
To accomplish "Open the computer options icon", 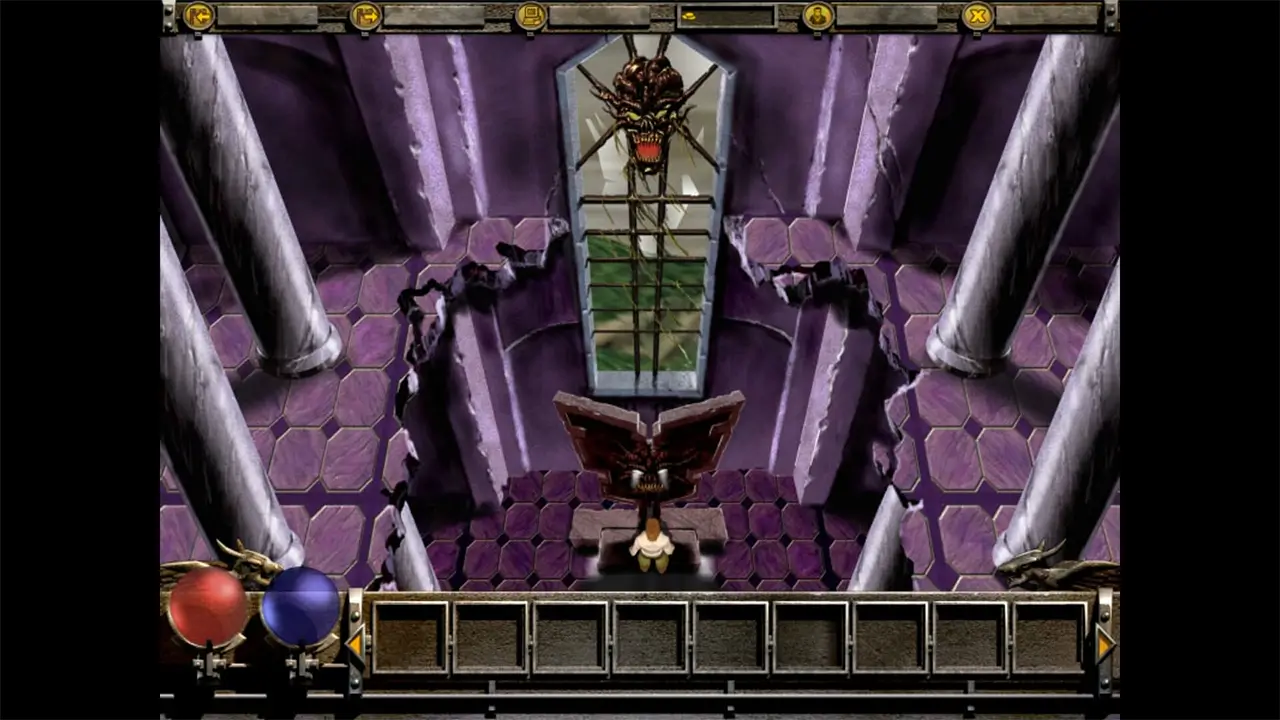I will (531, 16).
